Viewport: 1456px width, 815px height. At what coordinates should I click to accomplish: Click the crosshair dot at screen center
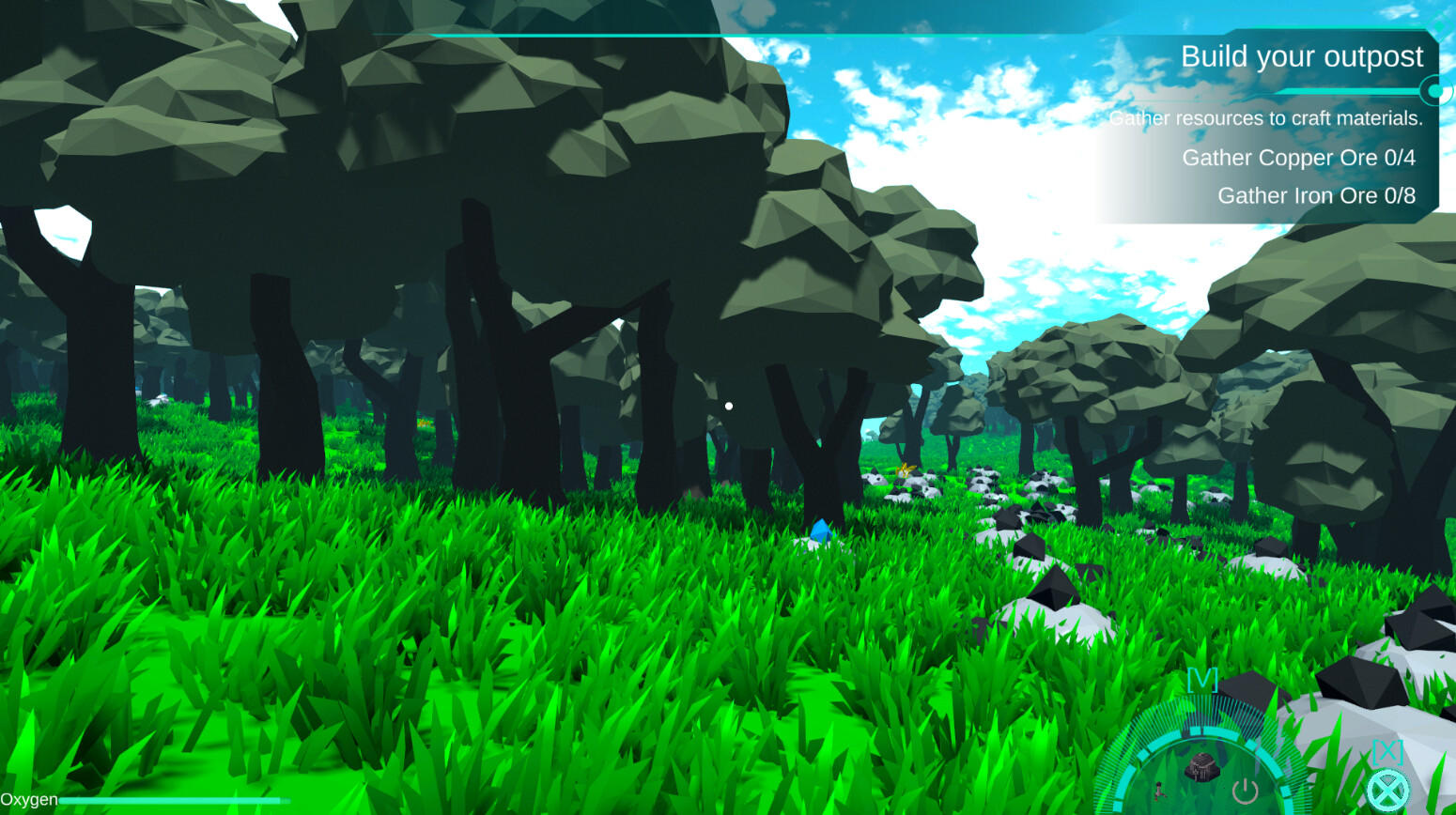(729, 405)
